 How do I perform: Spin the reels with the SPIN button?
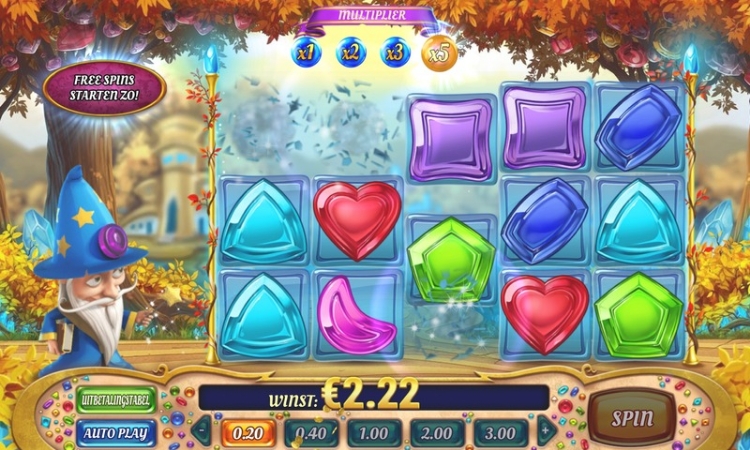pos(632,418)
